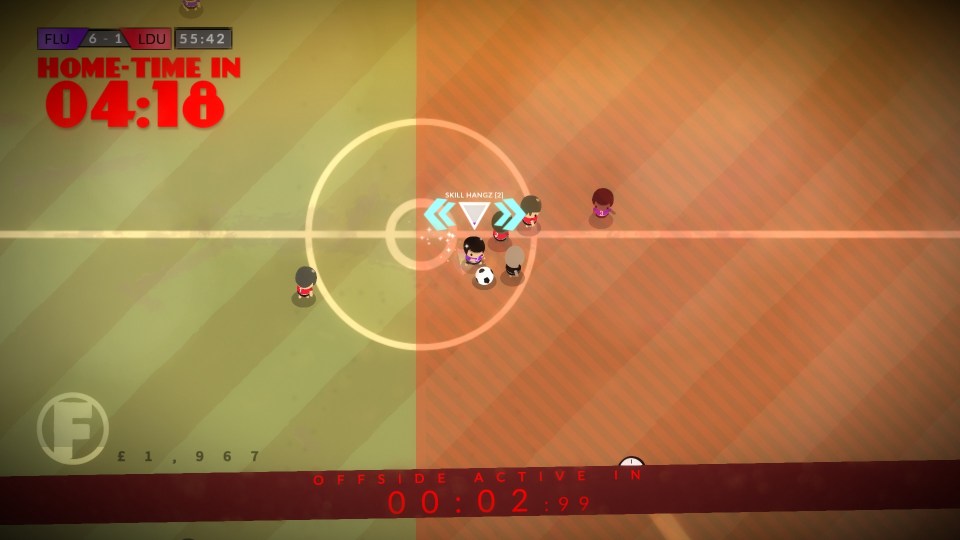Select the player marked Skill Hangz

474,251
